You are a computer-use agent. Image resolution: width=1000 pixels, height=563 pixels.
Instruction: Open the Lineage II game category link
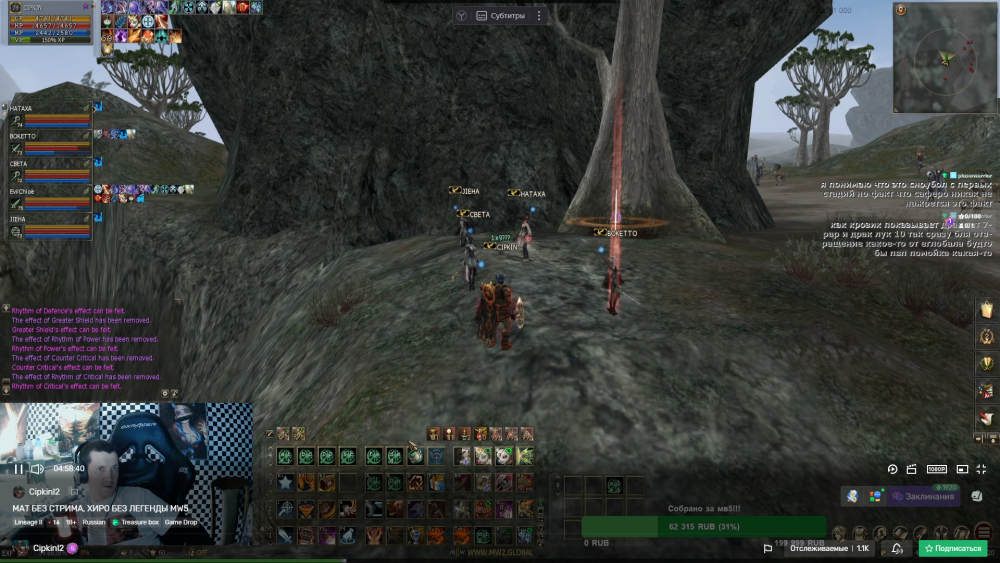pyautogui.click(x=28, y=522)
